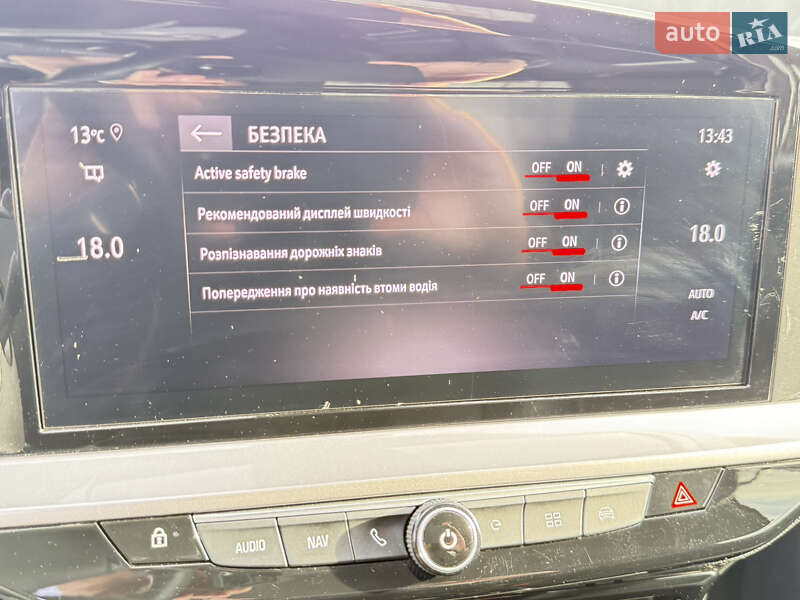
Task: Turn OFF Рекомендований дисплей швидкості
Action: 539,205
